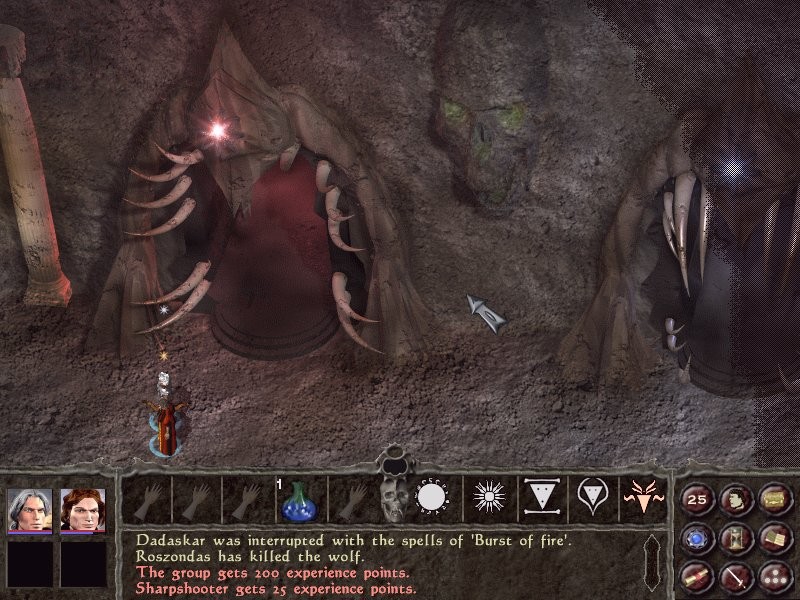Click the group formation dots button
This screenshot has width=800, height=600.
click(773, 575)
